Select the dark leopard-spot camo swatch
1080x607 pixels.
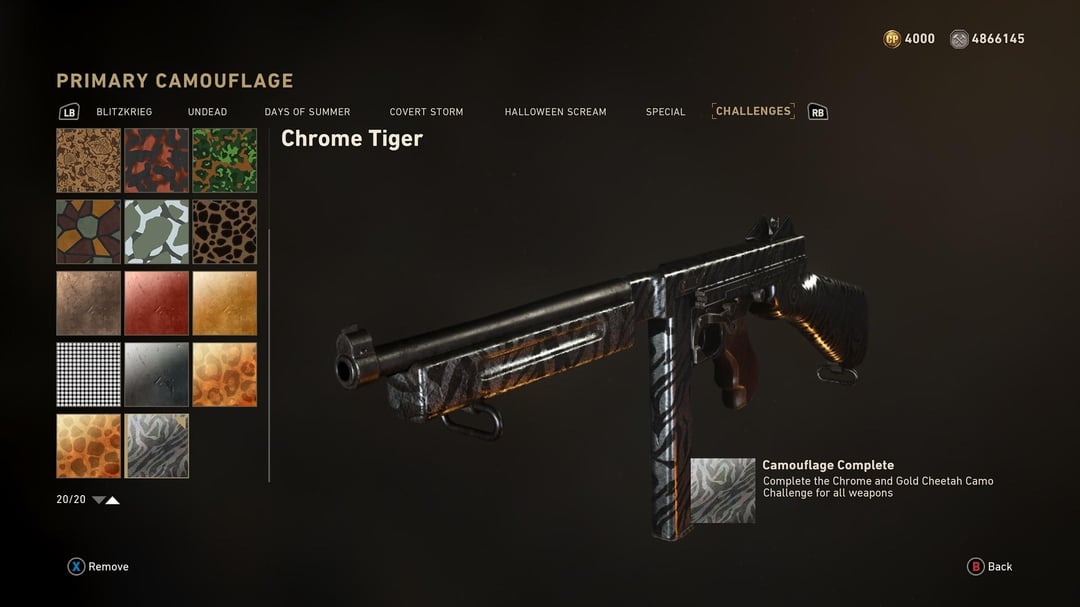(x=225, y=232)
